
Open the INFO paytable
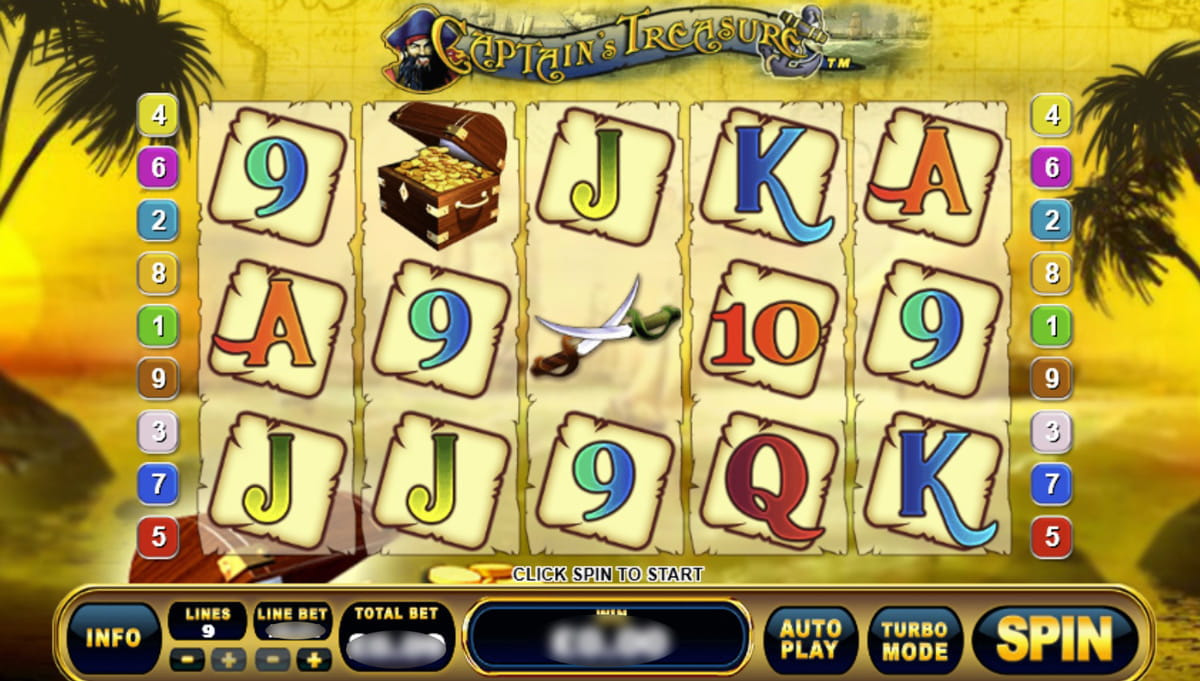point(113,638)
